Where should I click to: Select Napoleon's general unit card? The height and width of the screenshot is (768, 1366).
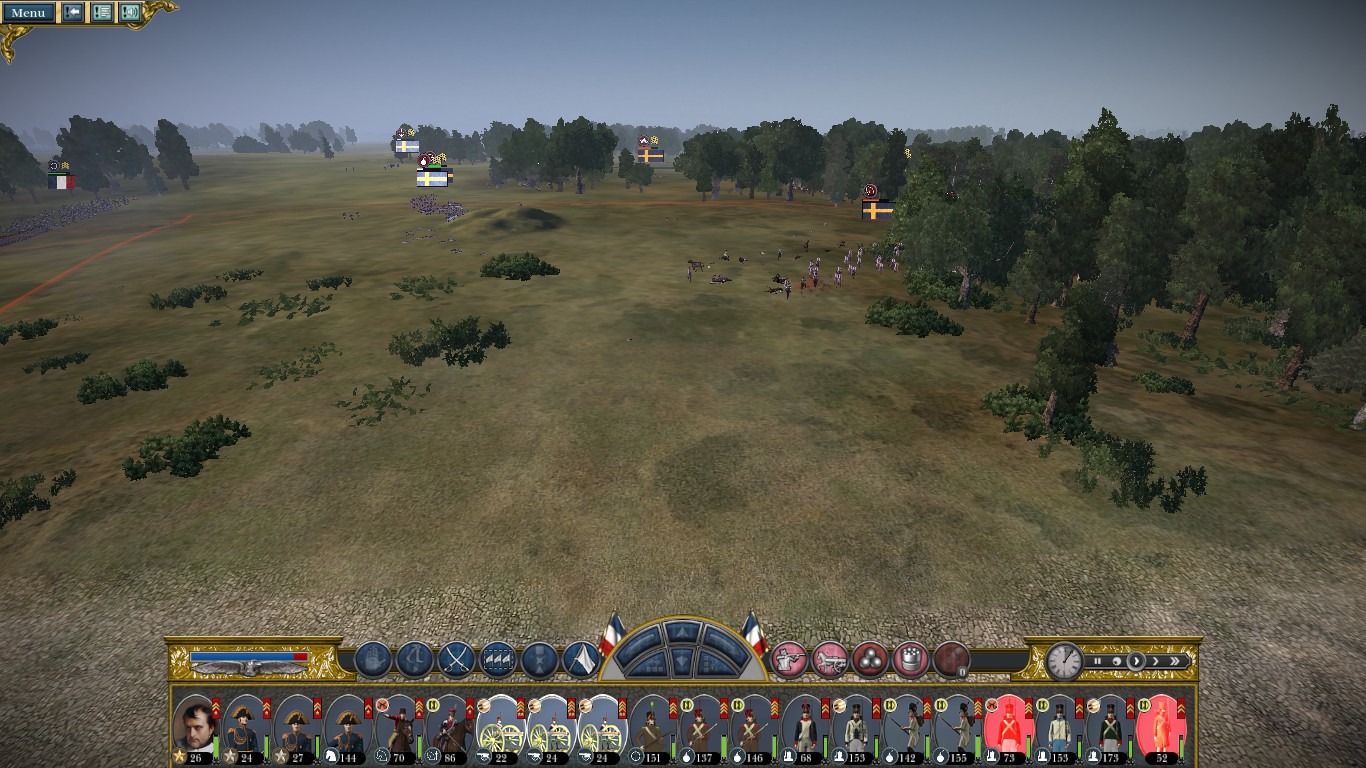tap(195, 728)
